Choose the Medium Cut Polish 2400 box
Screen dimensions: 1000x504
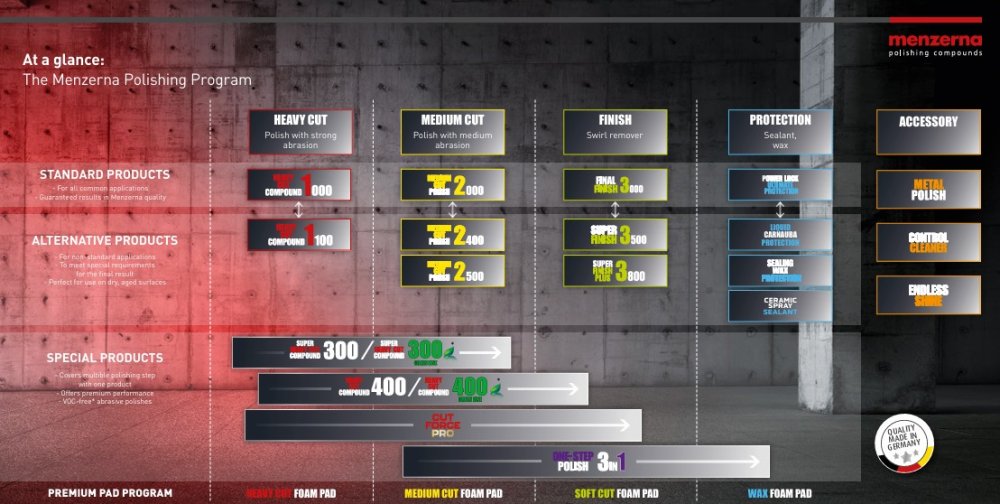452,235
